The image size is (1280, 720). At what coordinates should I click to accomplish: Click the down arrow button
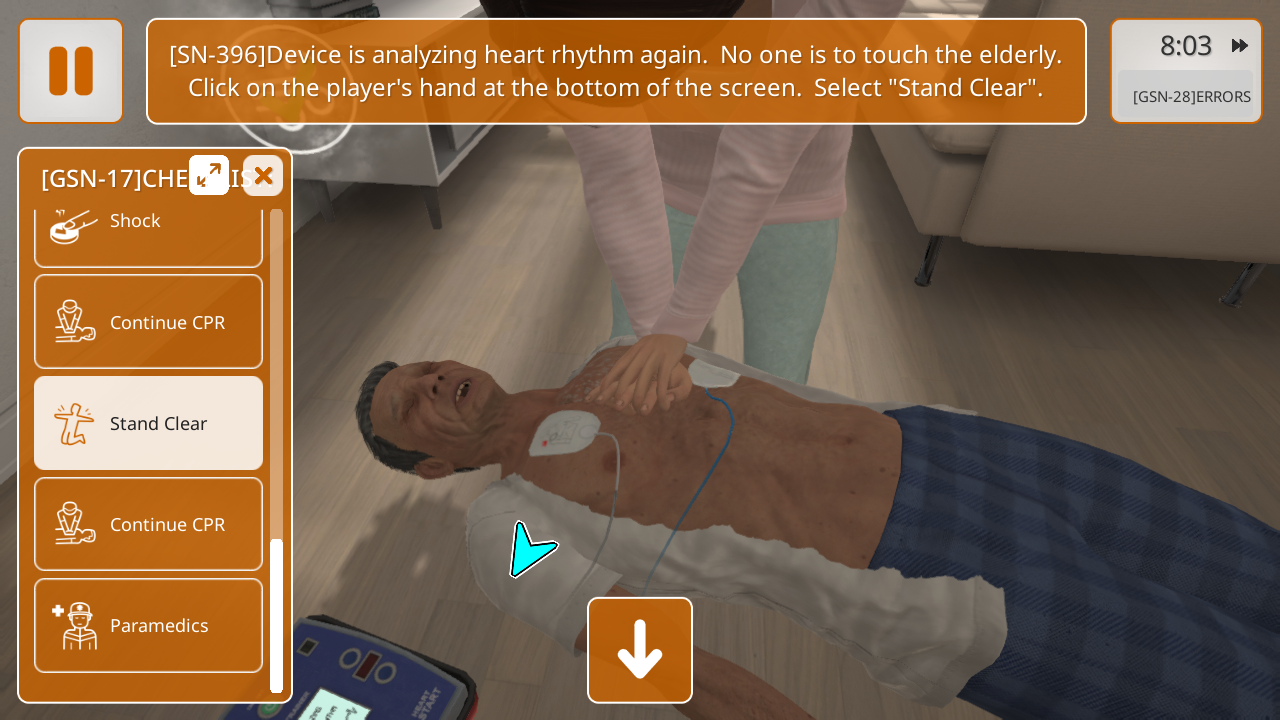640,650
